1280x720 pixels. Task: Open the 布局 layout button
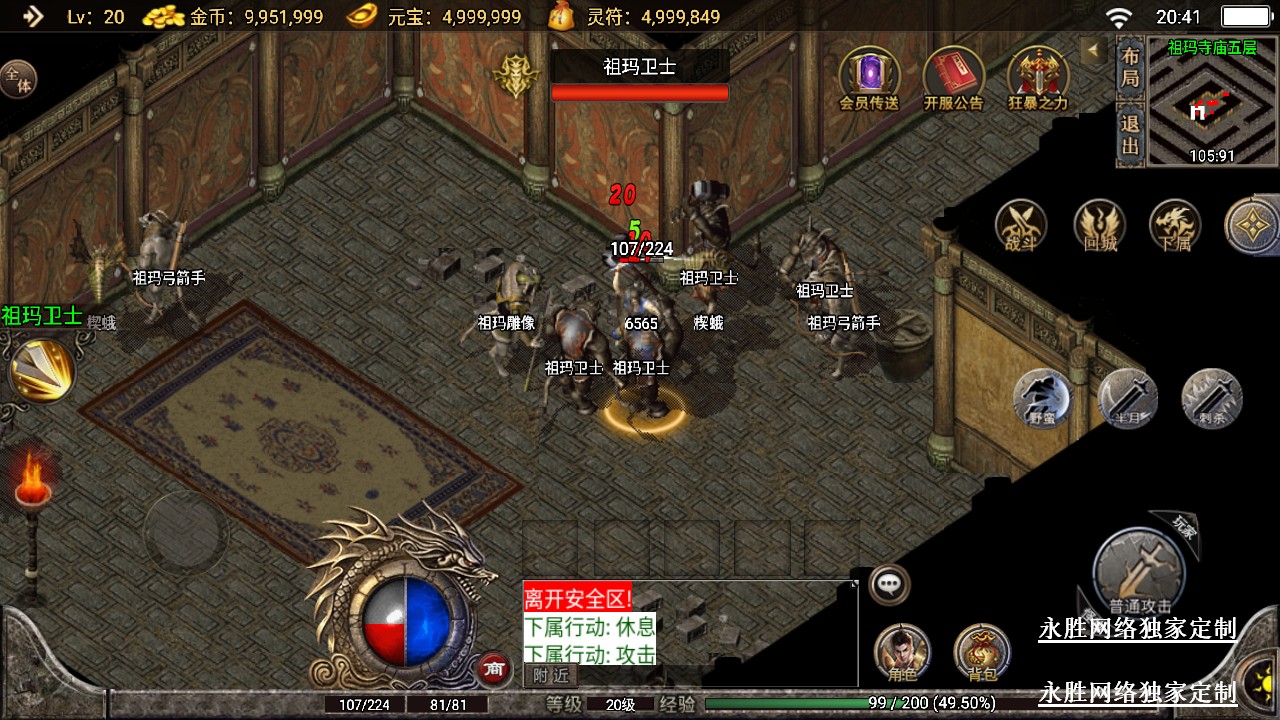tap(1130, 66)
